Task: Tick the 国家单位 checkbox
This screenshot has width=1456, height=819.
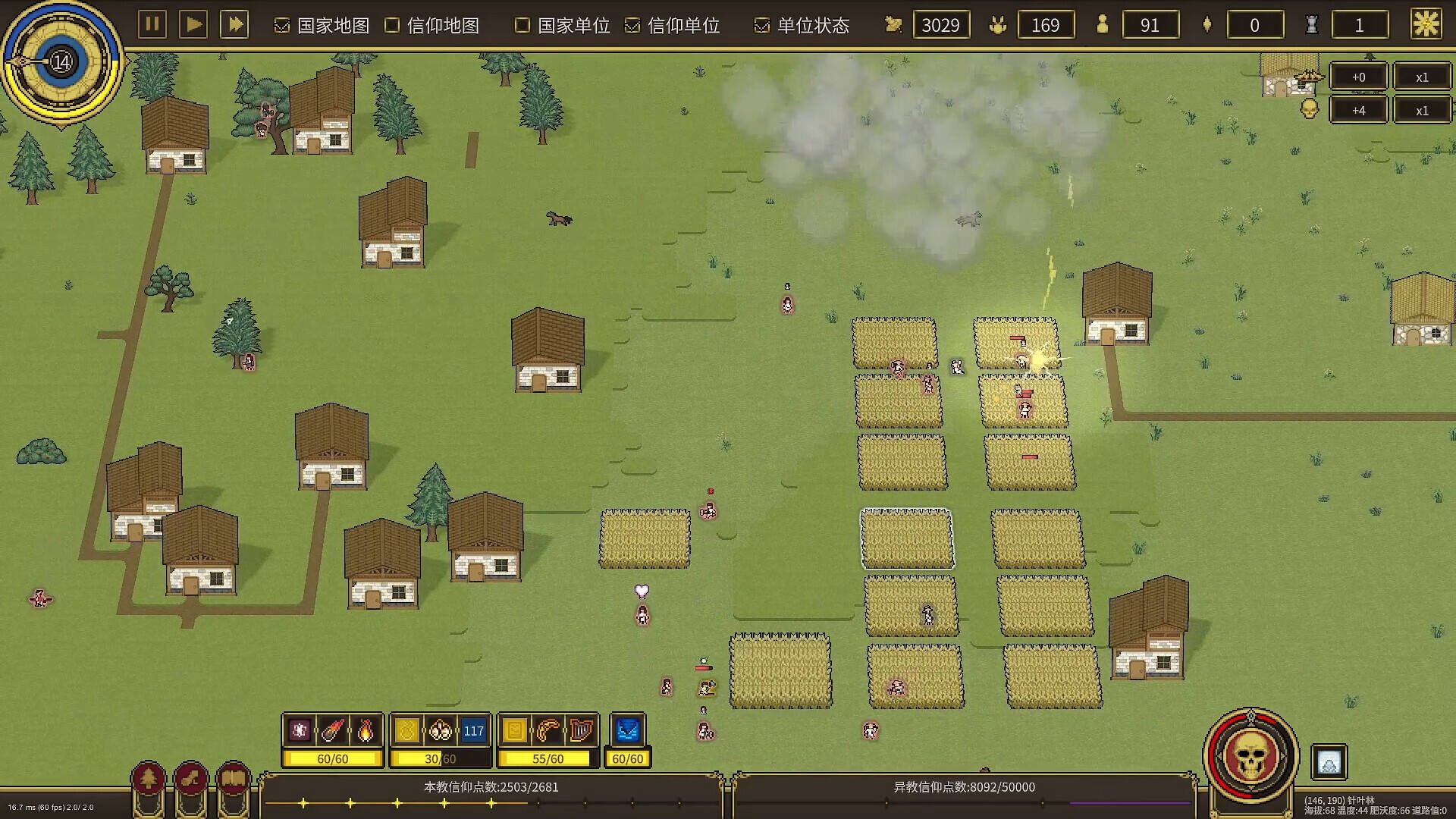Action: coord(522,26)
